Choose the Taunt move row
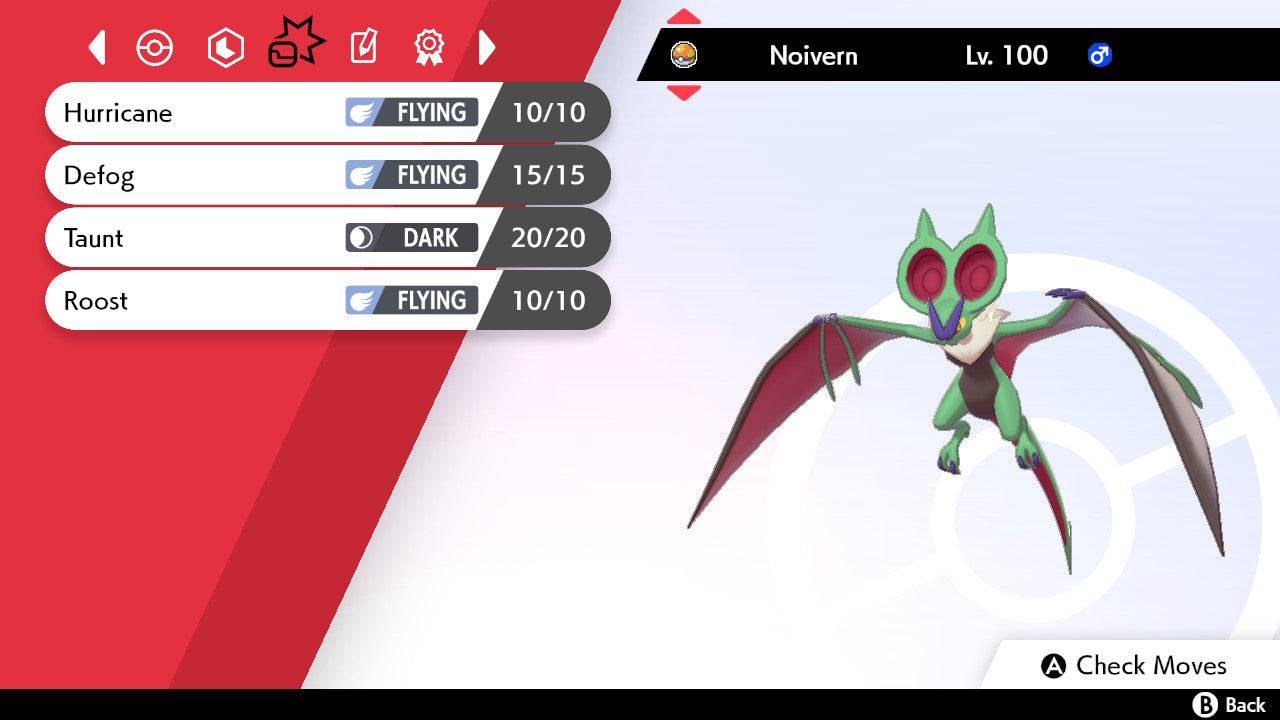The height and width of the screenshot is (720, 1280). pos(327,238)
